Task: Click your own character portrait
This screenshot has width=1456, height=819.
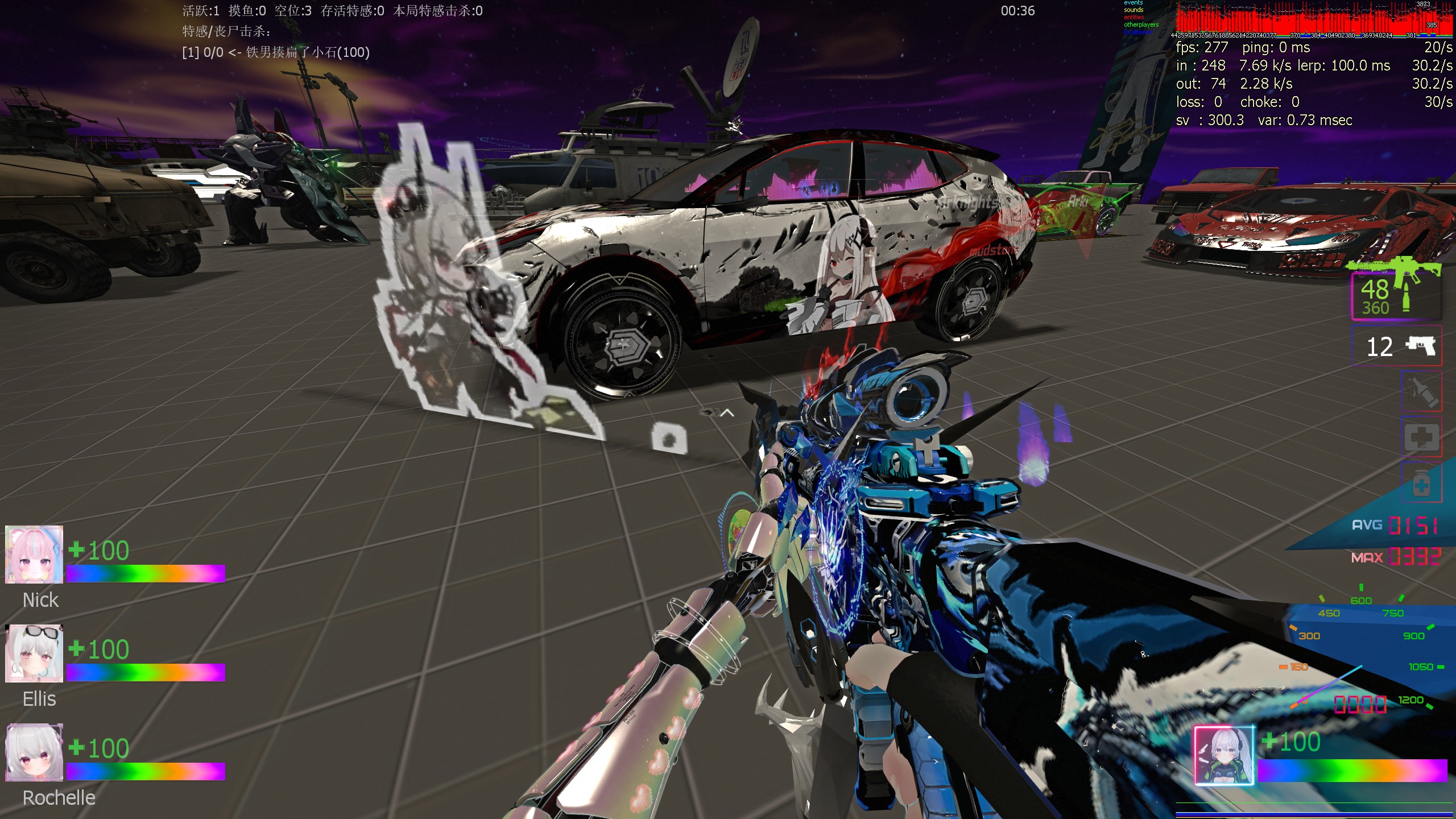Action: click(1224, 756)
